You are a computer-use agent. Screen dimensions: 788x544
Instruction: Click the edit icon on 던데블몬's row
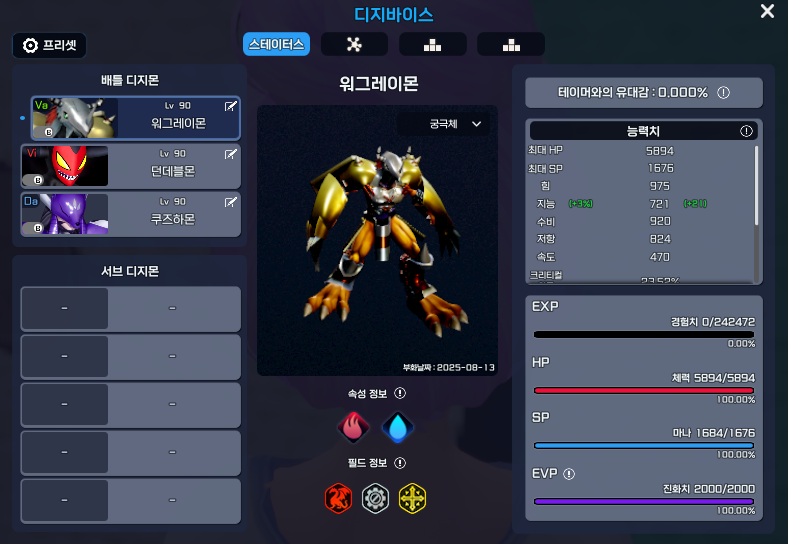click(231, 154)
